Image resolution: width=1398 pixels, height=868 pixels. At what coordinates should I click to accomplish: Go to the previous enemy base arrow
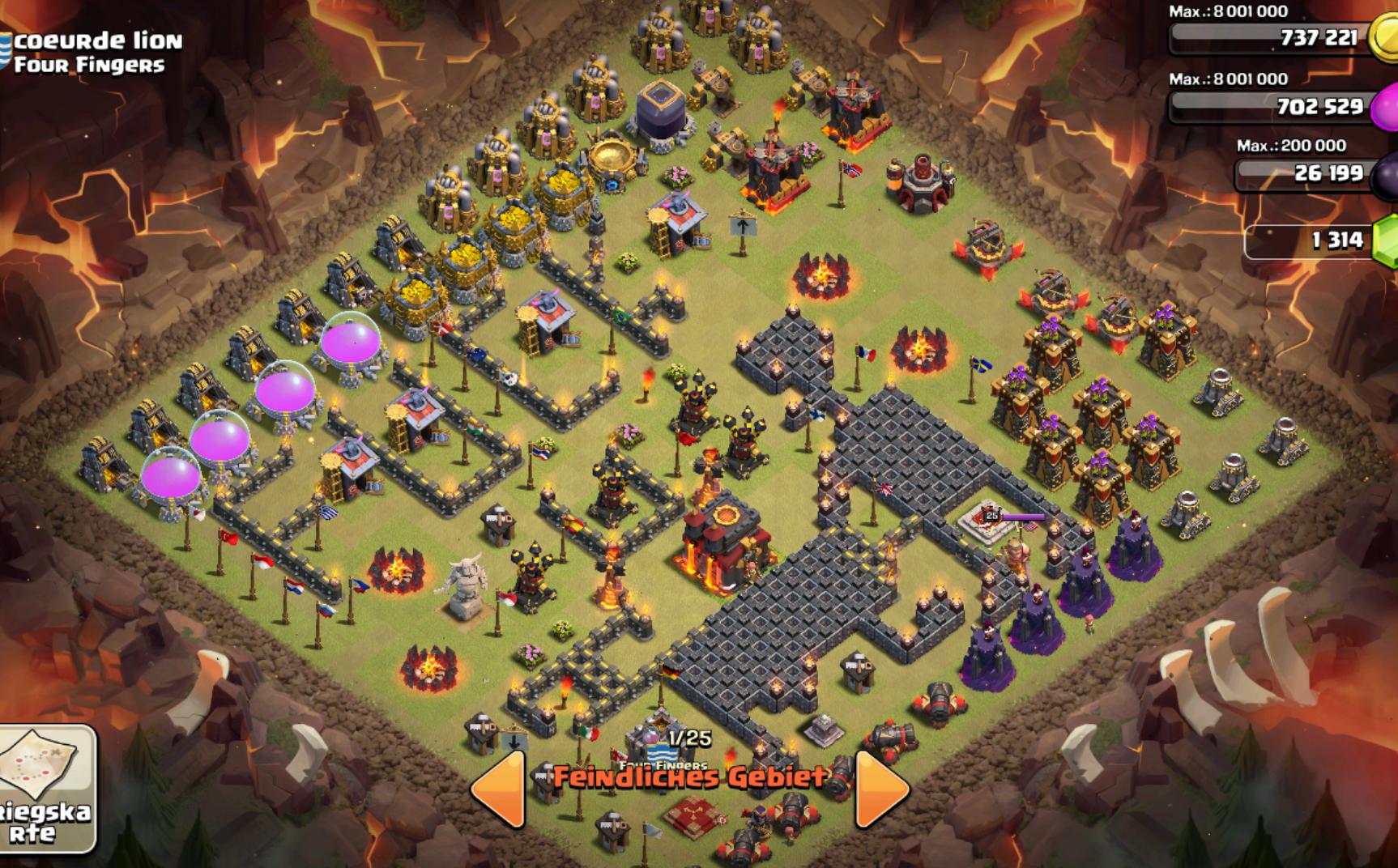(x=499, y=789)
